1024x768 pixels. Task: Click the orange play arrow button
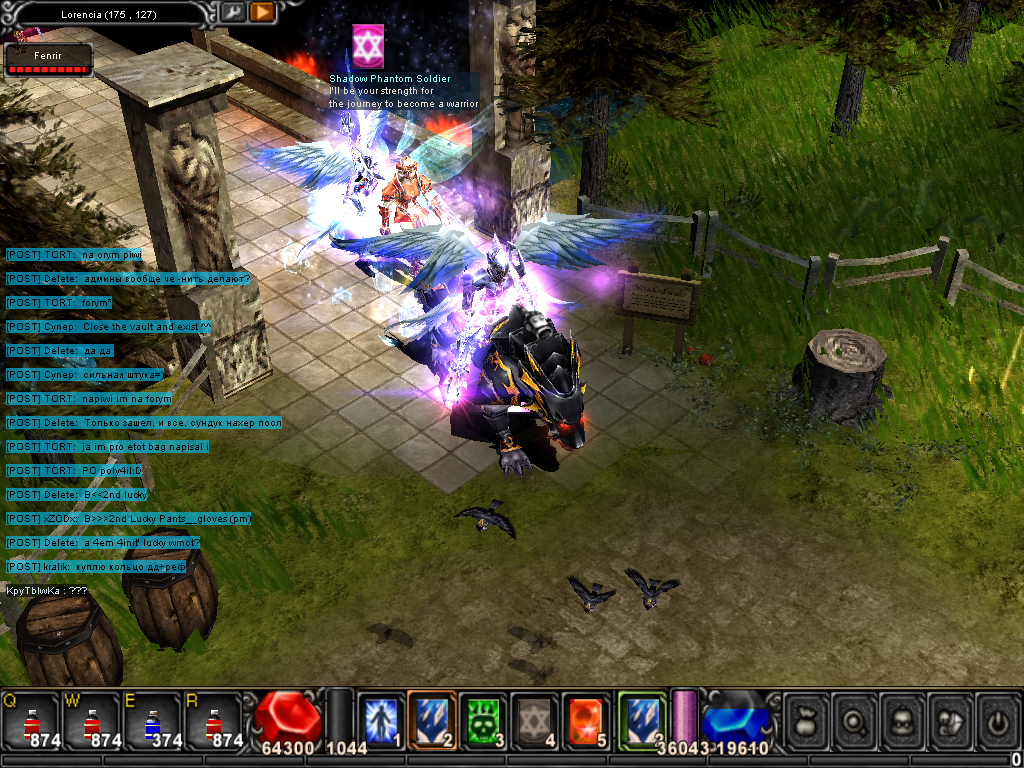click(262, 12)
